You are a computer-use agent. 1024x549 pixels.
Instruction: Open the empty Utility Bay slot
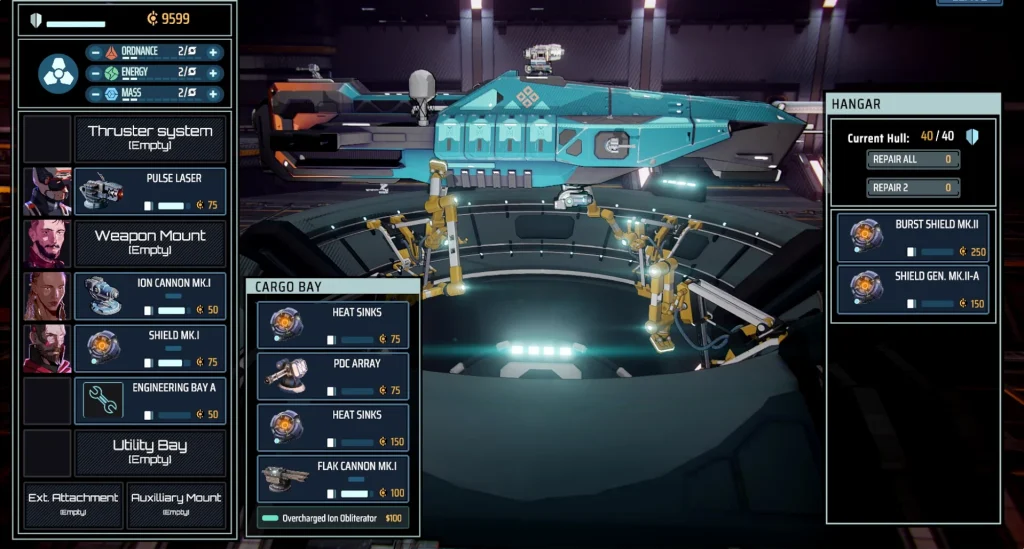tap(150, 452)
